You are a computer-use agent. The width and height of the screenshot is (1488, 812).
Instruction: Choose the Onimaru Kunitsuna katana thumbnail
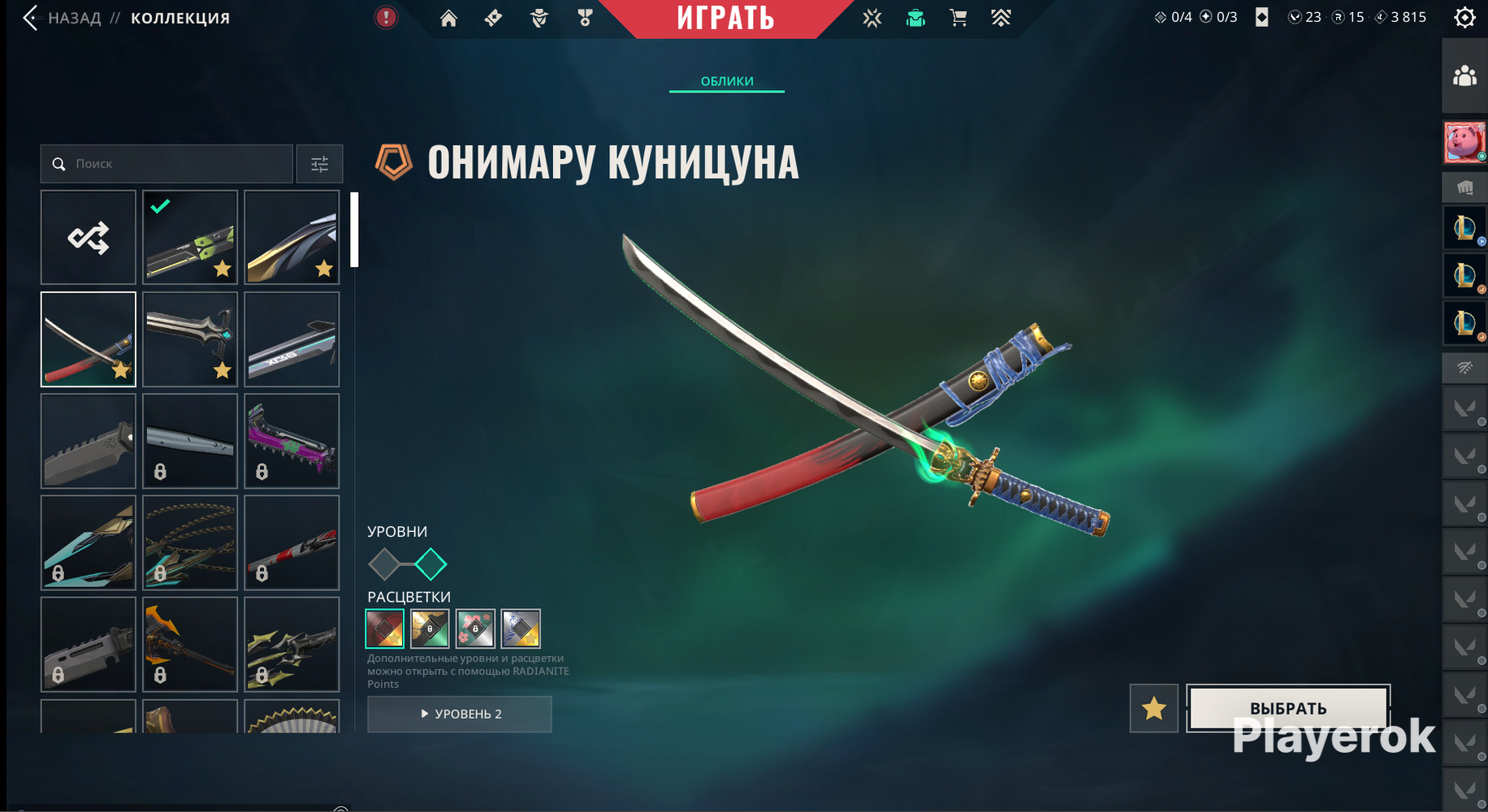[x=89, y=339]
